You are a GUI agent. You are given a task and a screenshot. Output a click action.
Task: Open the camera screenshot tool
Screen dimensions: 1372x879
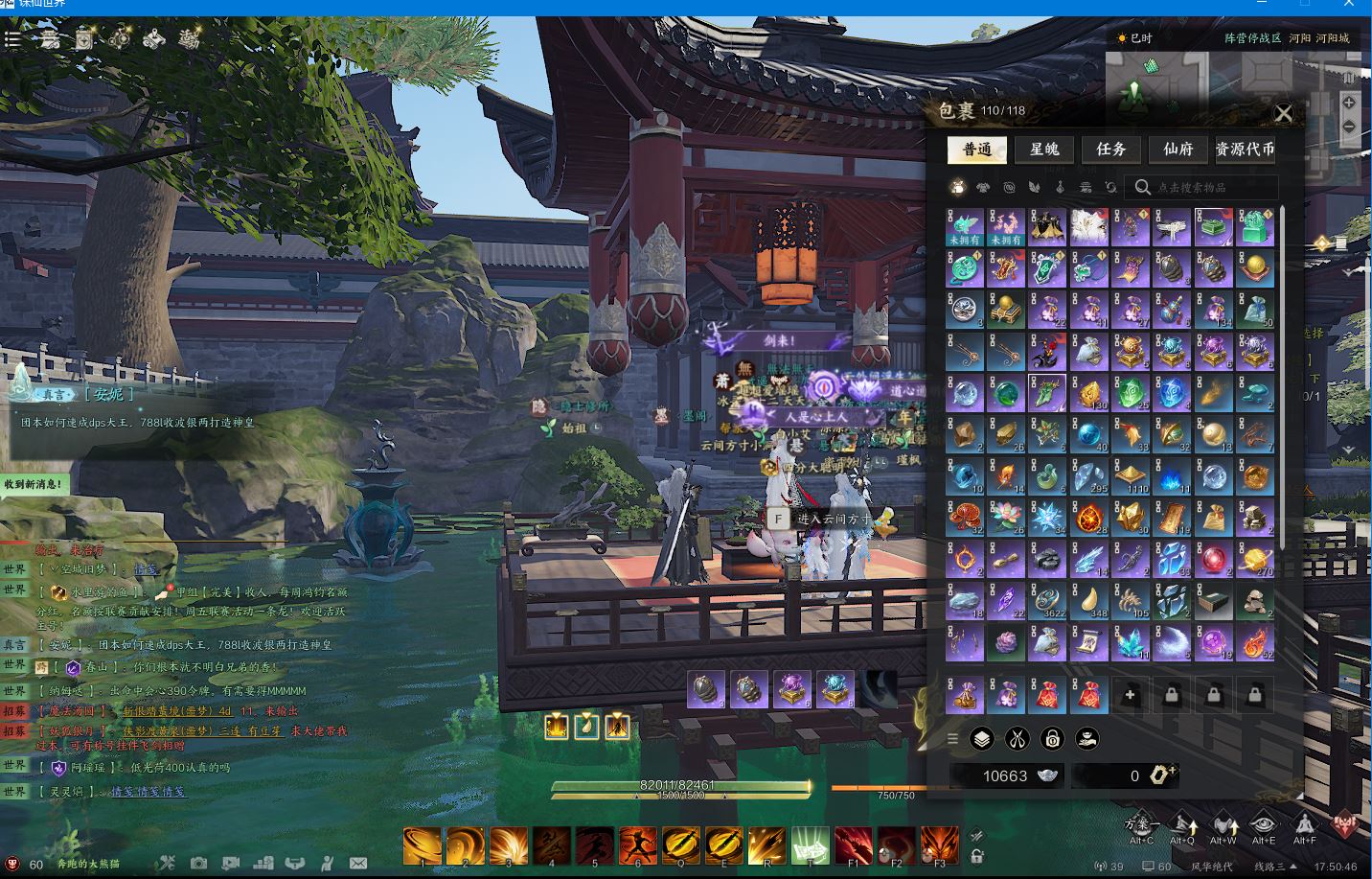pos(198,863)
